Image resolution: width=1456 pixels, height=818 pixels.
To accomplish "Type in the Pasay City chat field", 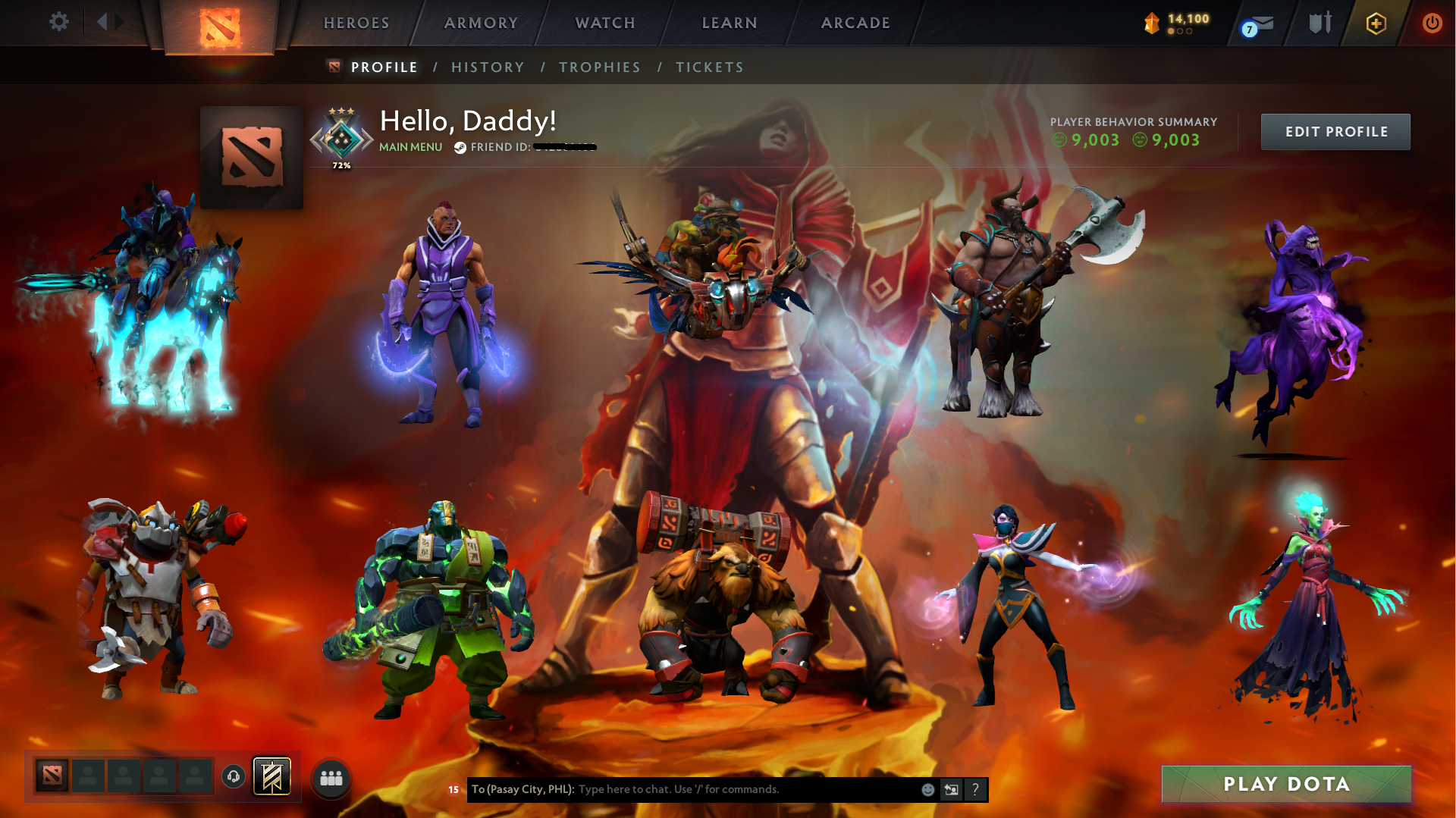I will [682, 789].
